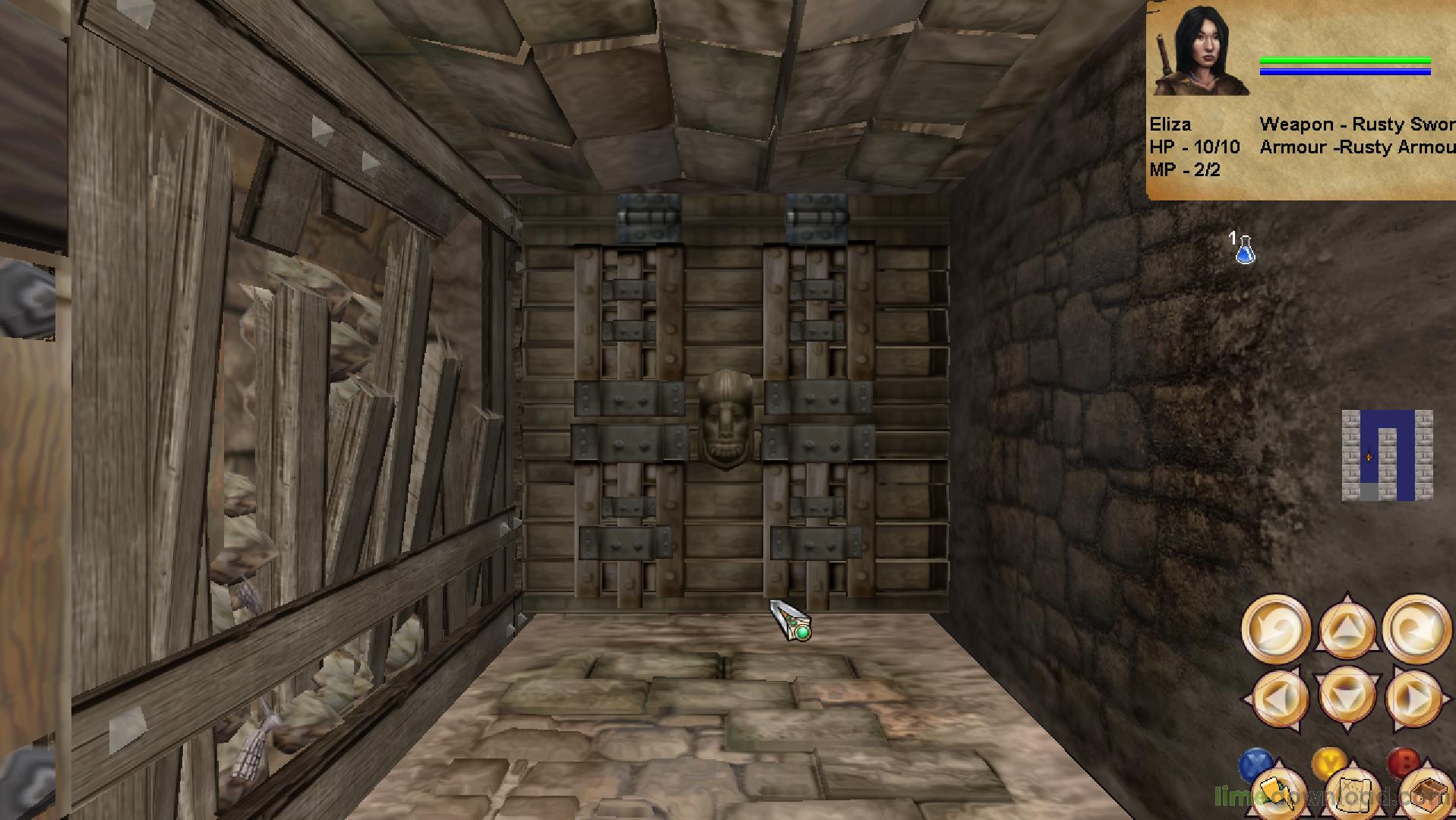Turn right with the clockwise arrow button
Image resolution: width=1456 pixels, height=820 pixels.
1416,629
